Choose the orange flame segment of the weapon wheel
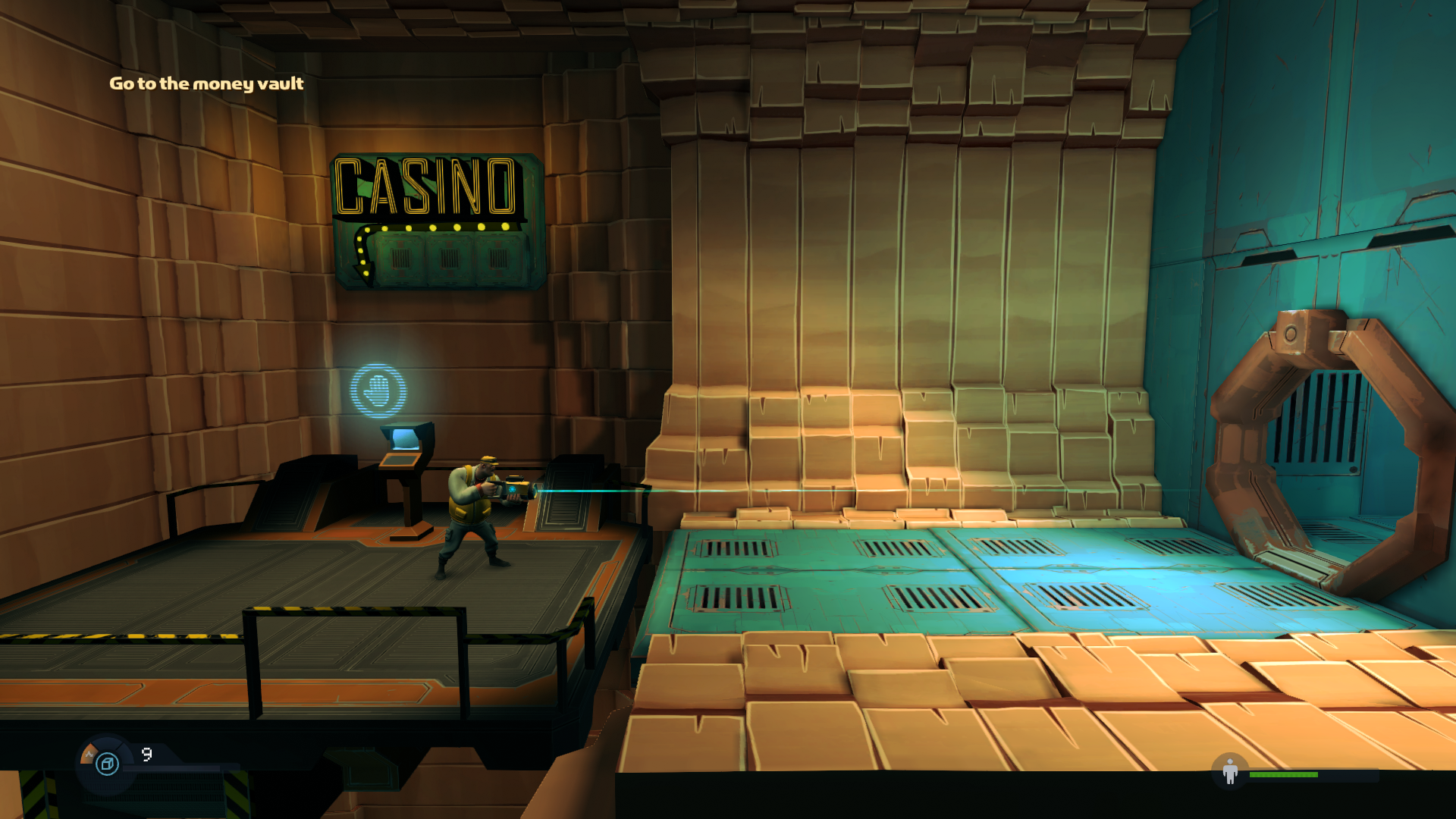Image resolution: width=1456 pixels, height=819 pixels. 89,754
